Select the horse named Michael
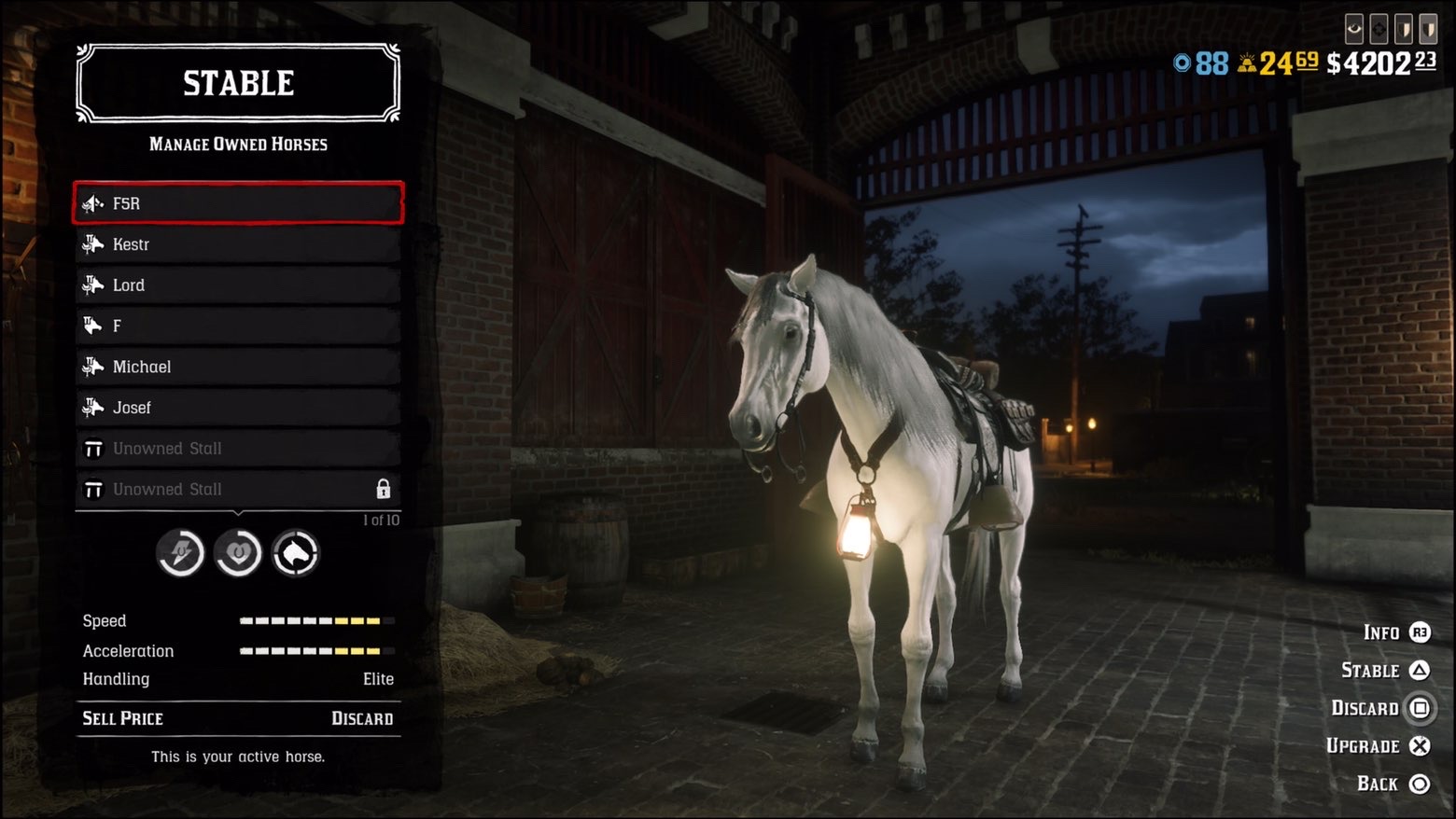Screen dimensions: 1456x819 point(238,367)
